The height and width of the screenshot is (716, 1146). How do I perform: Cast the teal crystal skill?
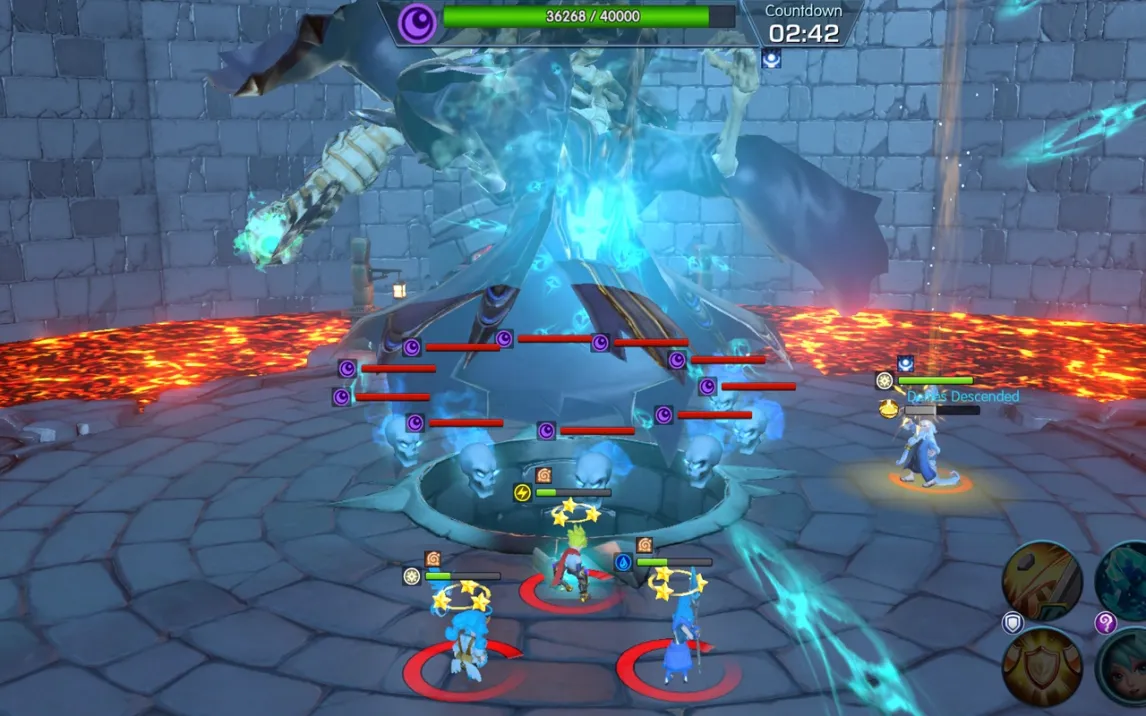pos(1125,579)
